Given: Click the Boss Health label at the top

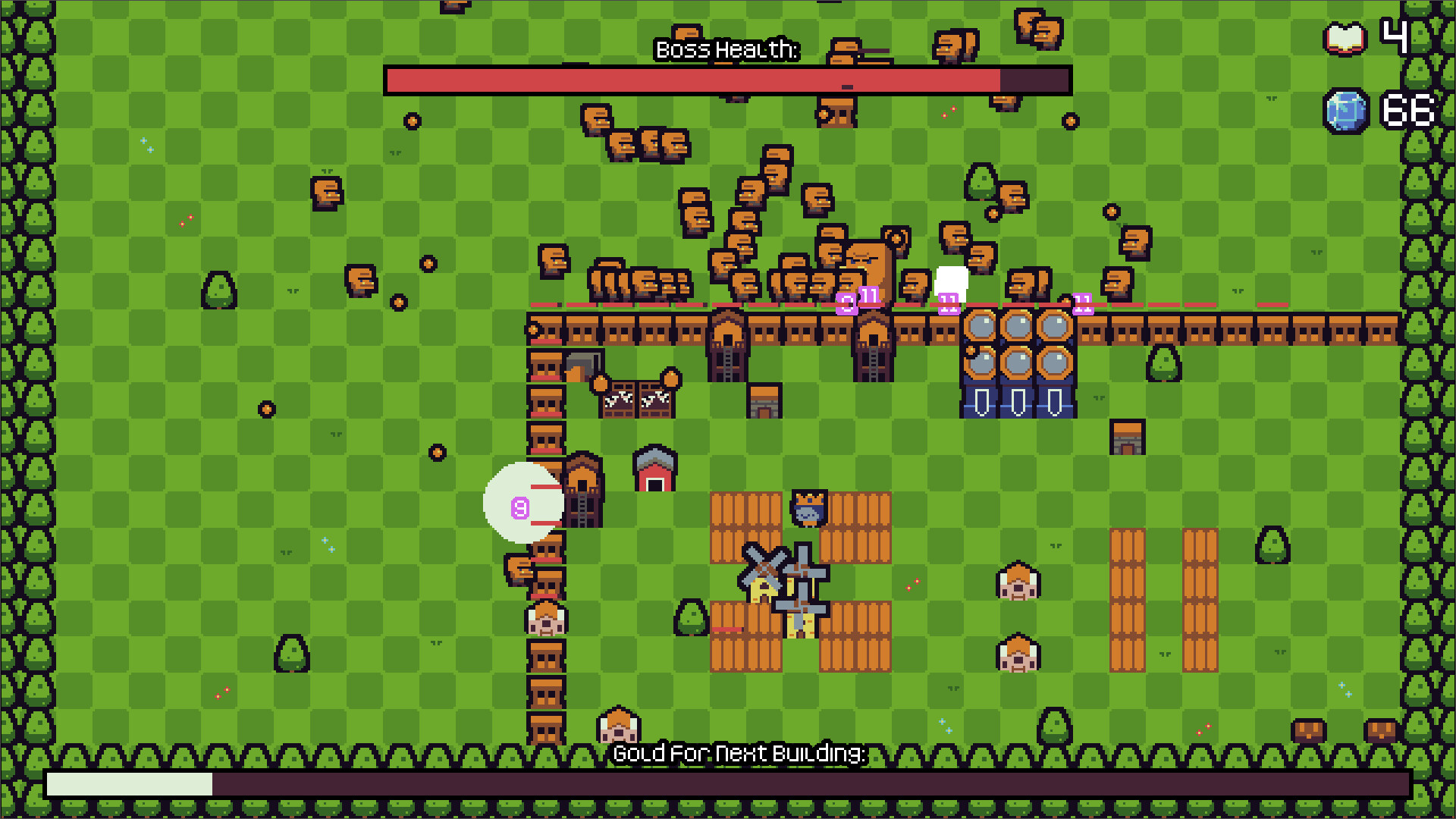Looking at the screenshot, I should pyautogui.click(x=726, y=51).
